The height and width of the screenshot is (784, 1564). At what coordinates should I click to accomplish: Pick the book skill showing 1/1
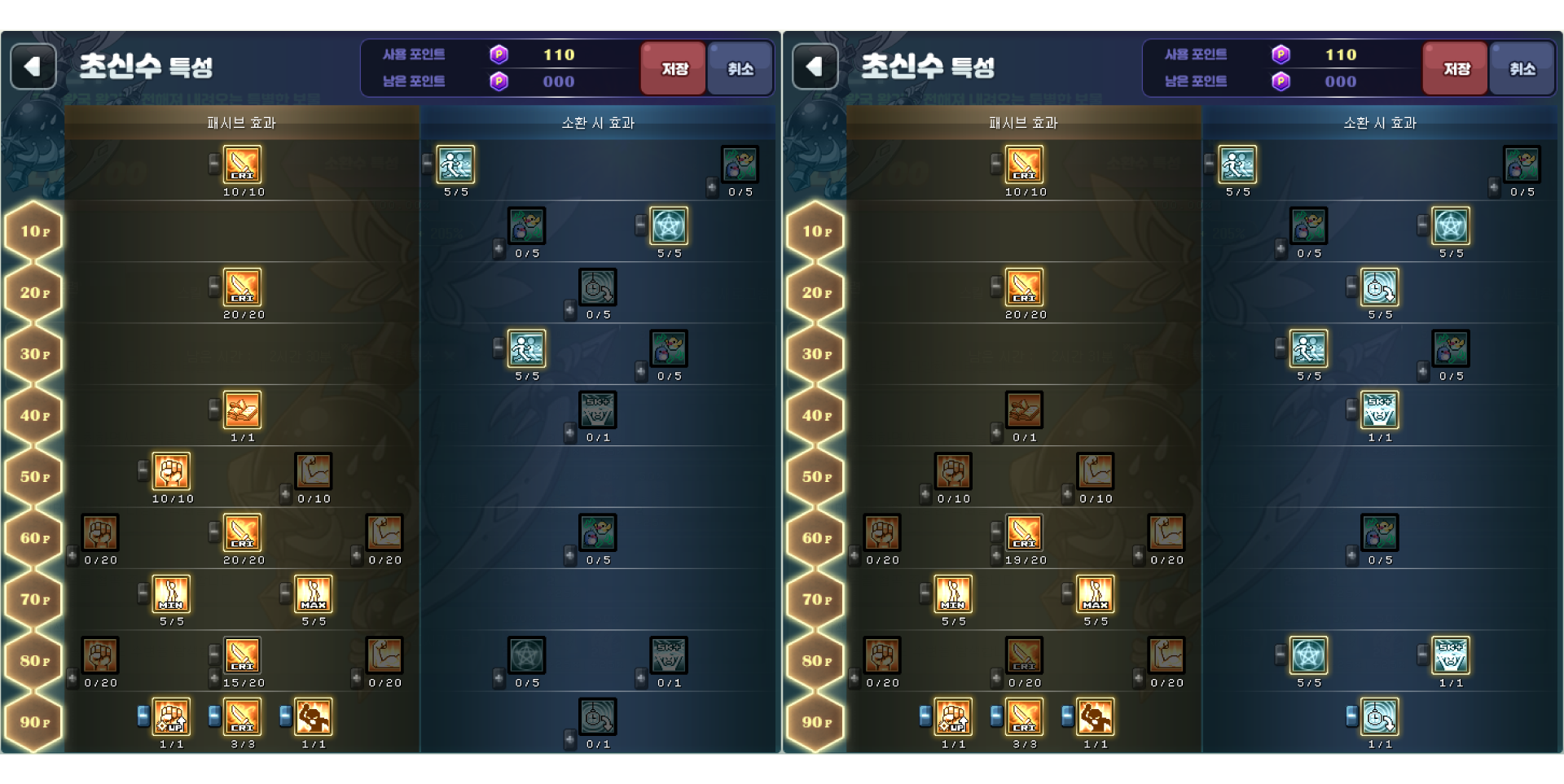pyautogui.click(x=243, y=410)
